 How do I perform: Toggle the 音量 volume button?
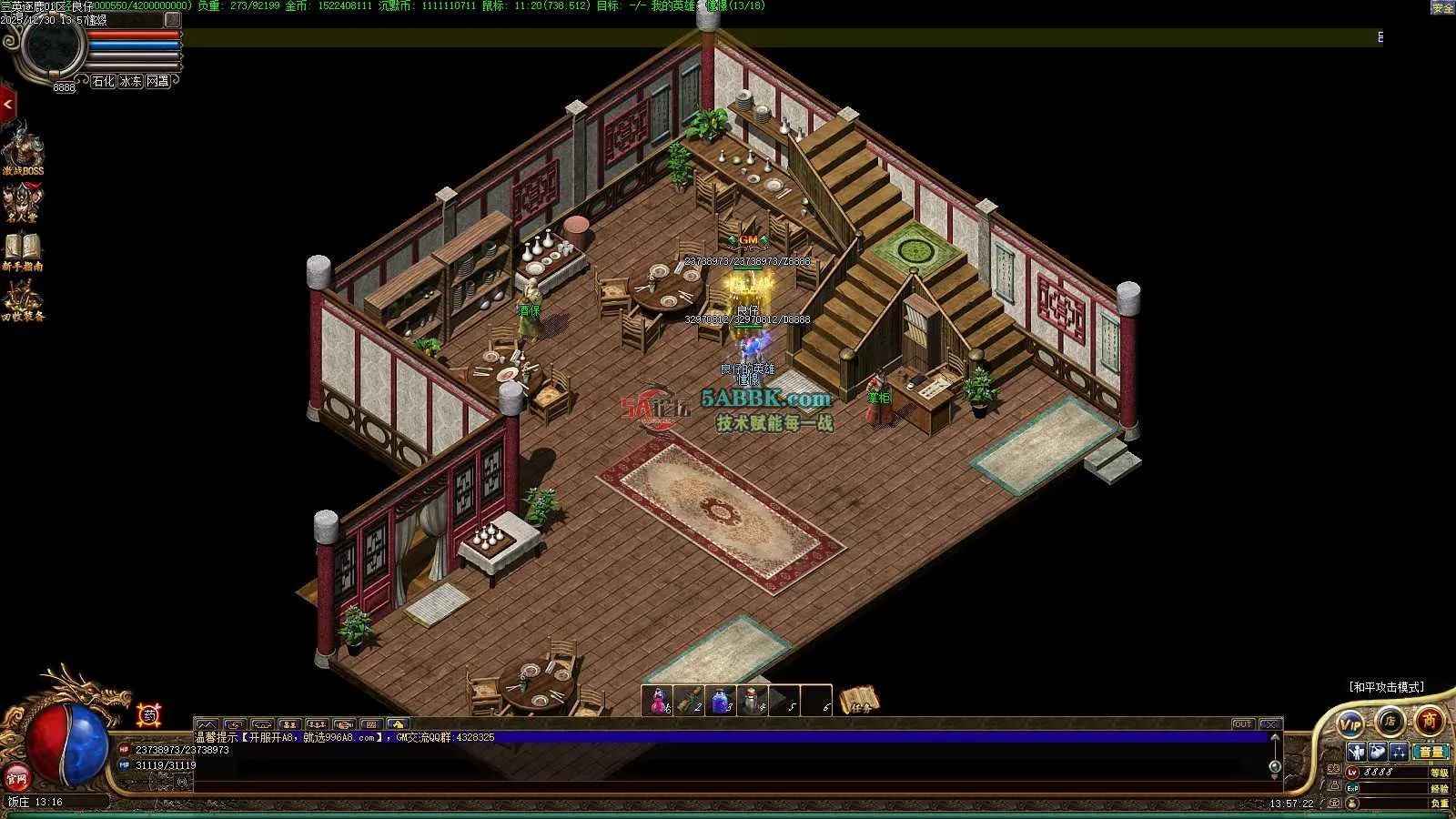[1431, 752]
